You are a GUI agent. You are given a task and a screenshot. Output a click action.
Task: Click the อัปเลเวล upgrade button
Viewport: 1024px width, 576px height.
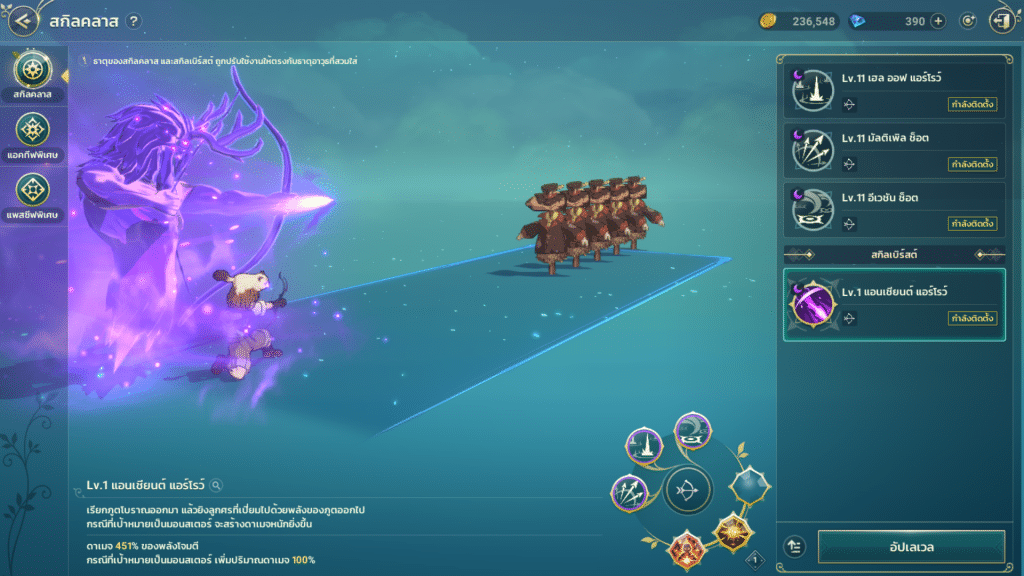[x=911, y=547]
